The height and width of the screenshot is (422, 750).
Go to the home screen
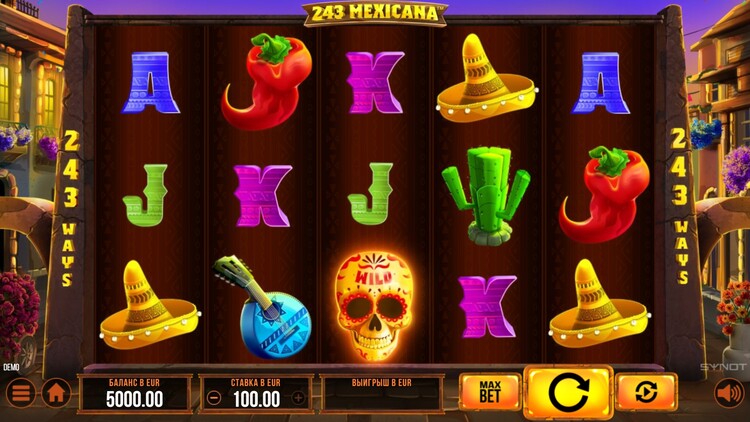56,393
